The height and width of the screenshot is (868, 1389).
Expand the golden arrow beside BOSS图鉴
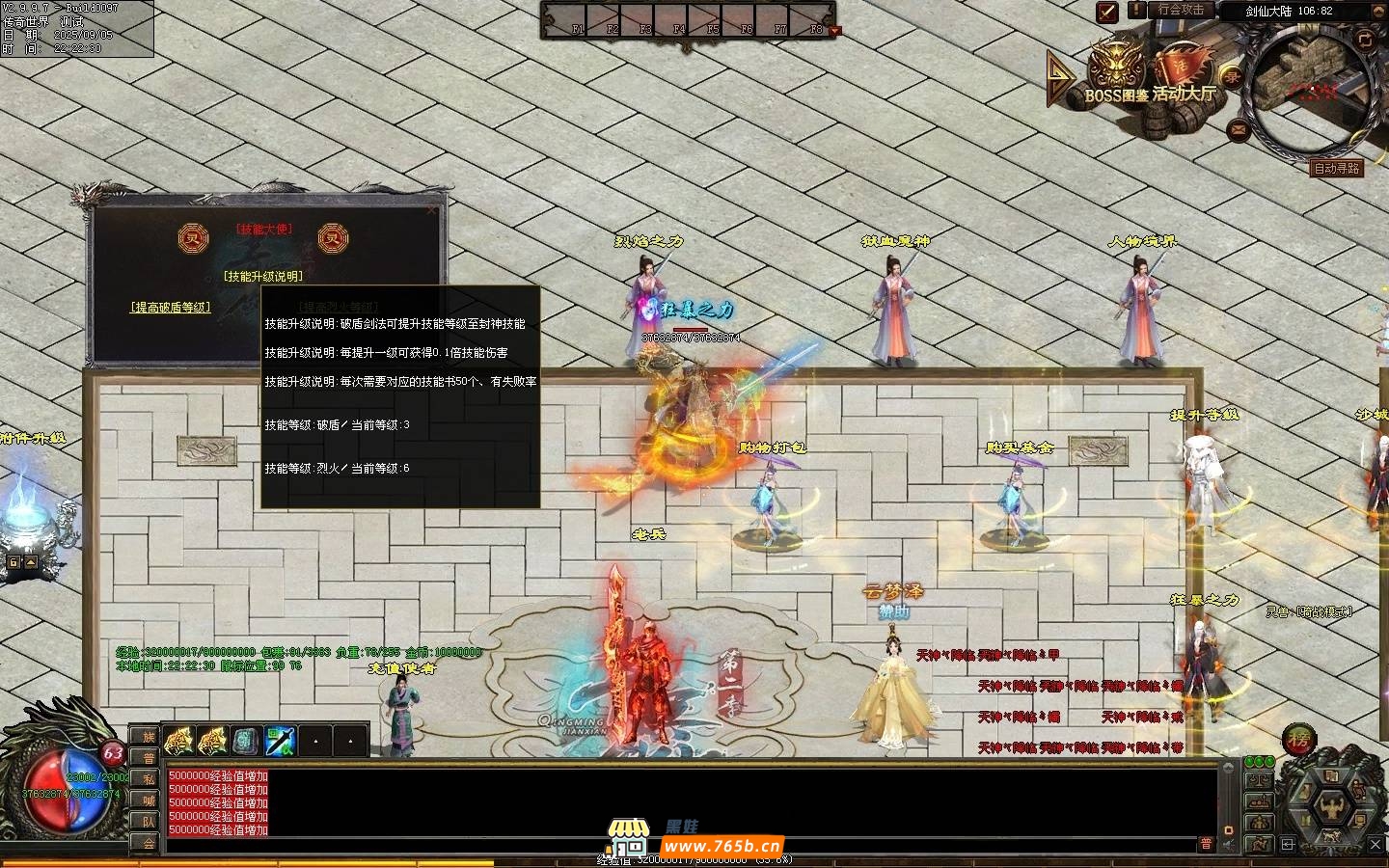(x=1059, y=77)
